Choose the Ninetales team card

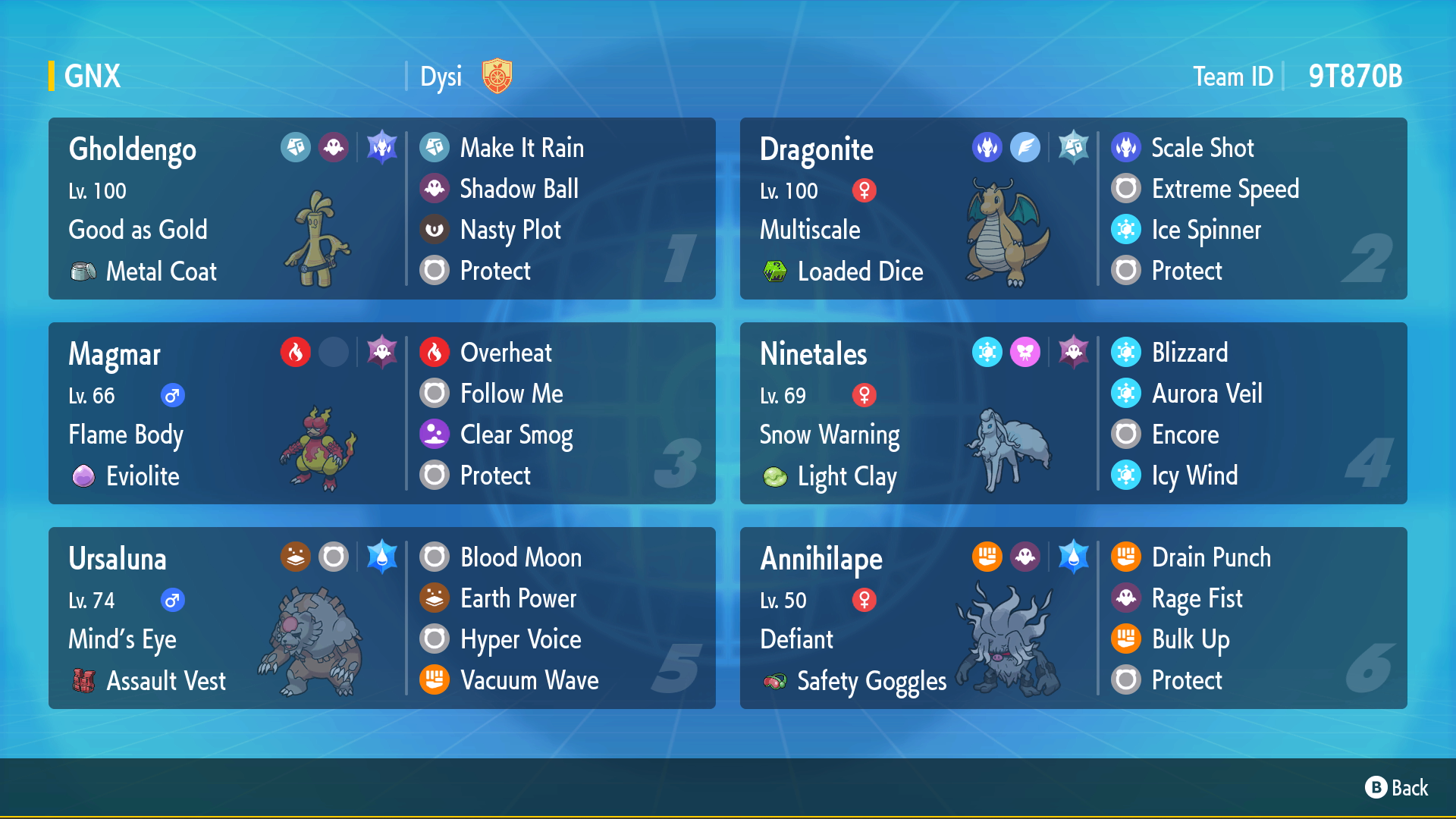point(1073,413)
